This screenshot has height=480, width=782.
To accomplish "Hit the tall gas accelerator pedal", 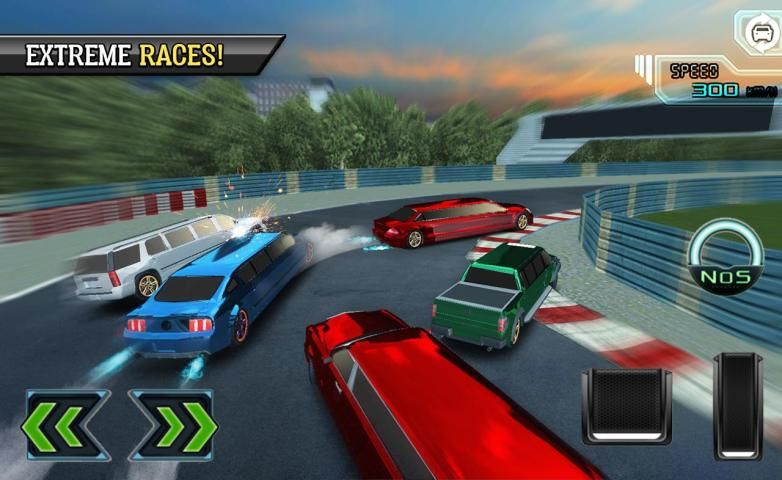I will 738,407.
